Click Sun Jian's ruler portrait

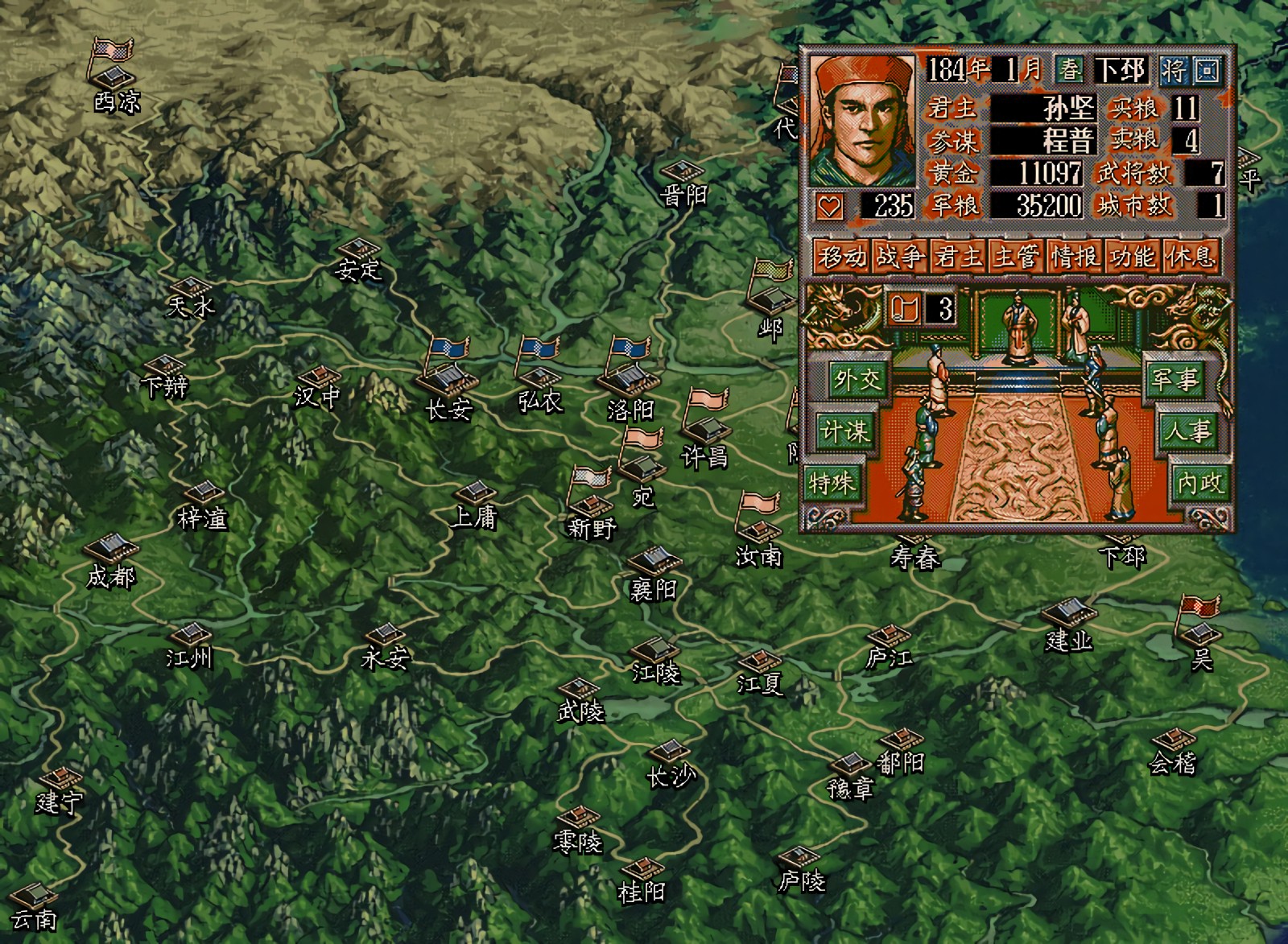(863, 121)
